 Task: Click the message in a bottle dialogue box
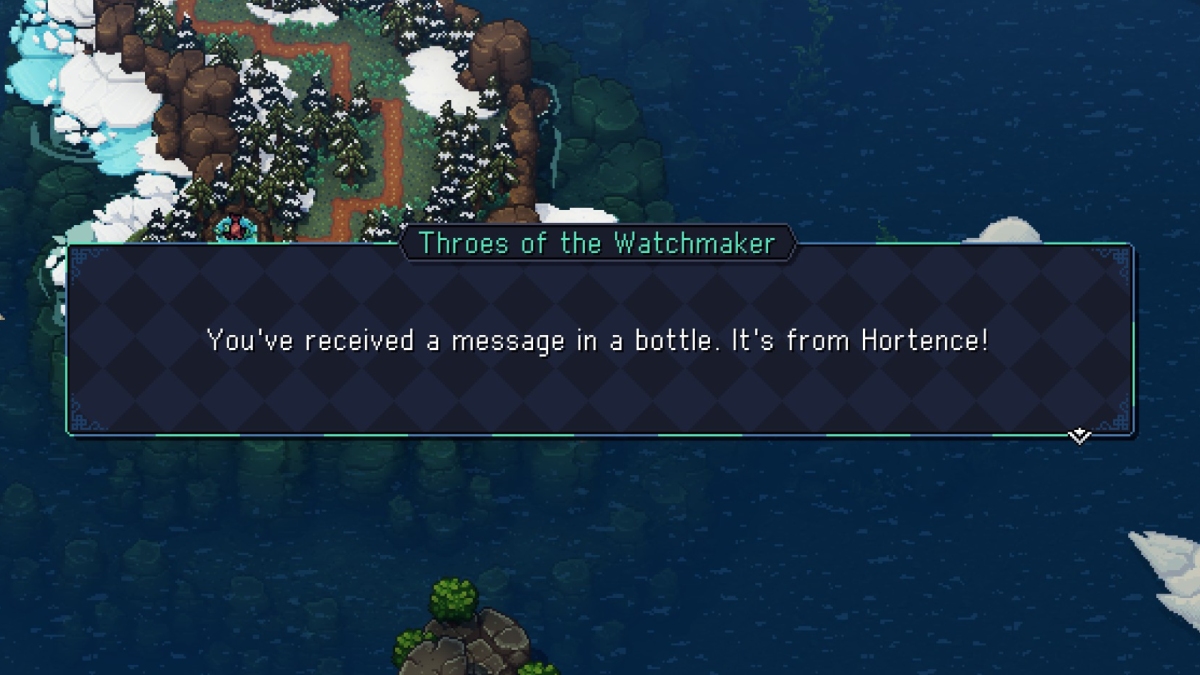pos(600,341)
